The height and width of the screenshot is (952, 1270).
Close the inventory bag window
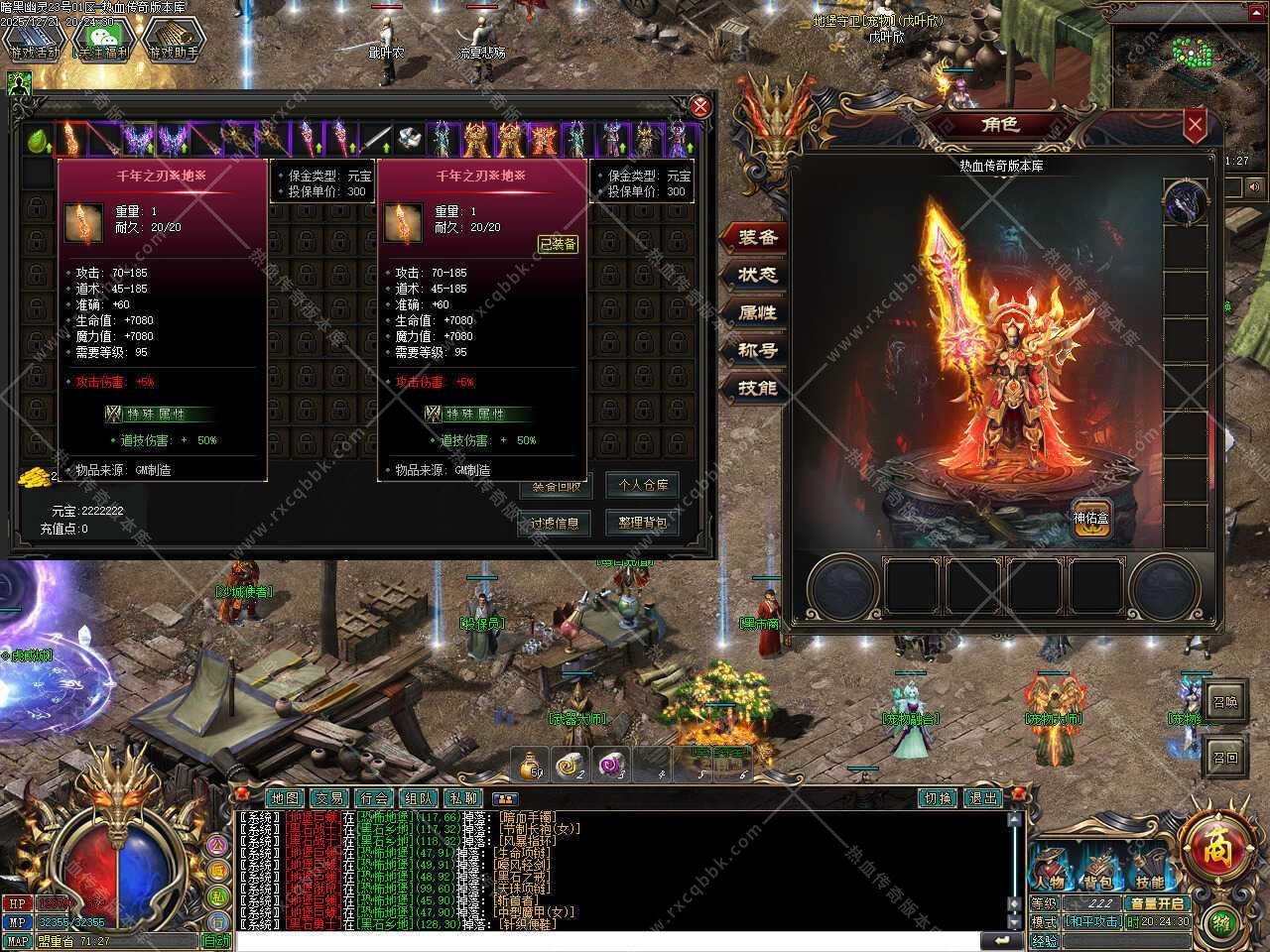(700, 107)
